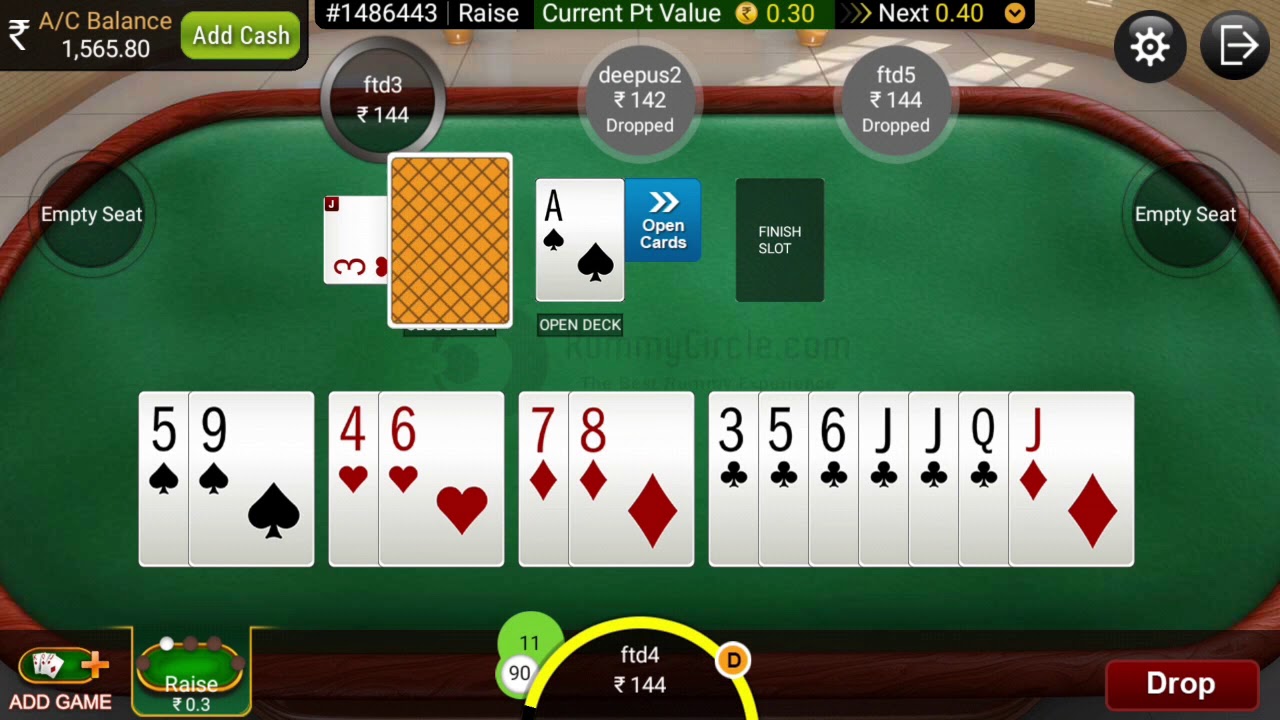Open the settings gear menu
This screenshot has height=720, width=1280.
(x=1150, y=46)
